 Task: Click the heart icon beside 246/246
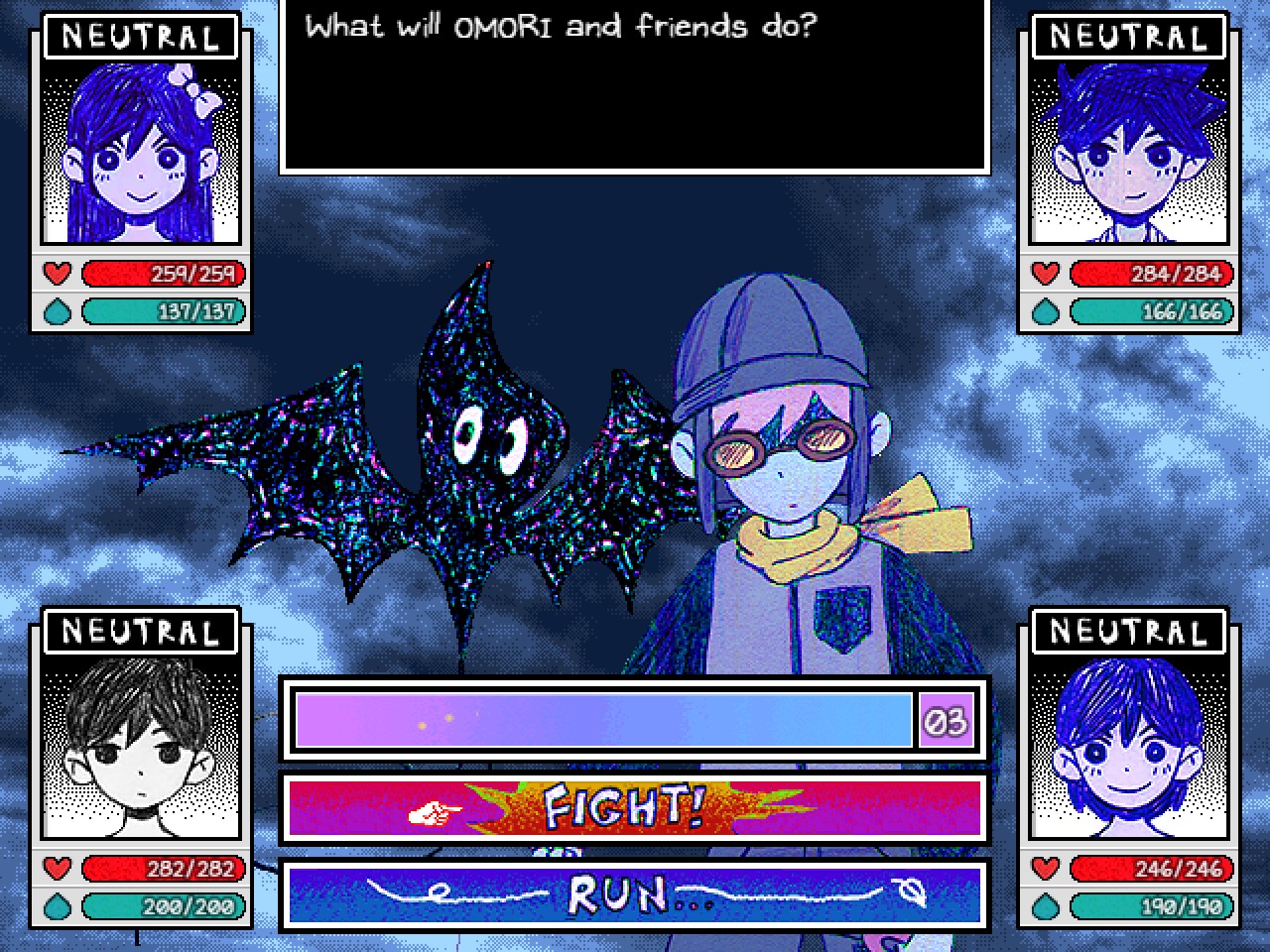(x=1044, y=869)
